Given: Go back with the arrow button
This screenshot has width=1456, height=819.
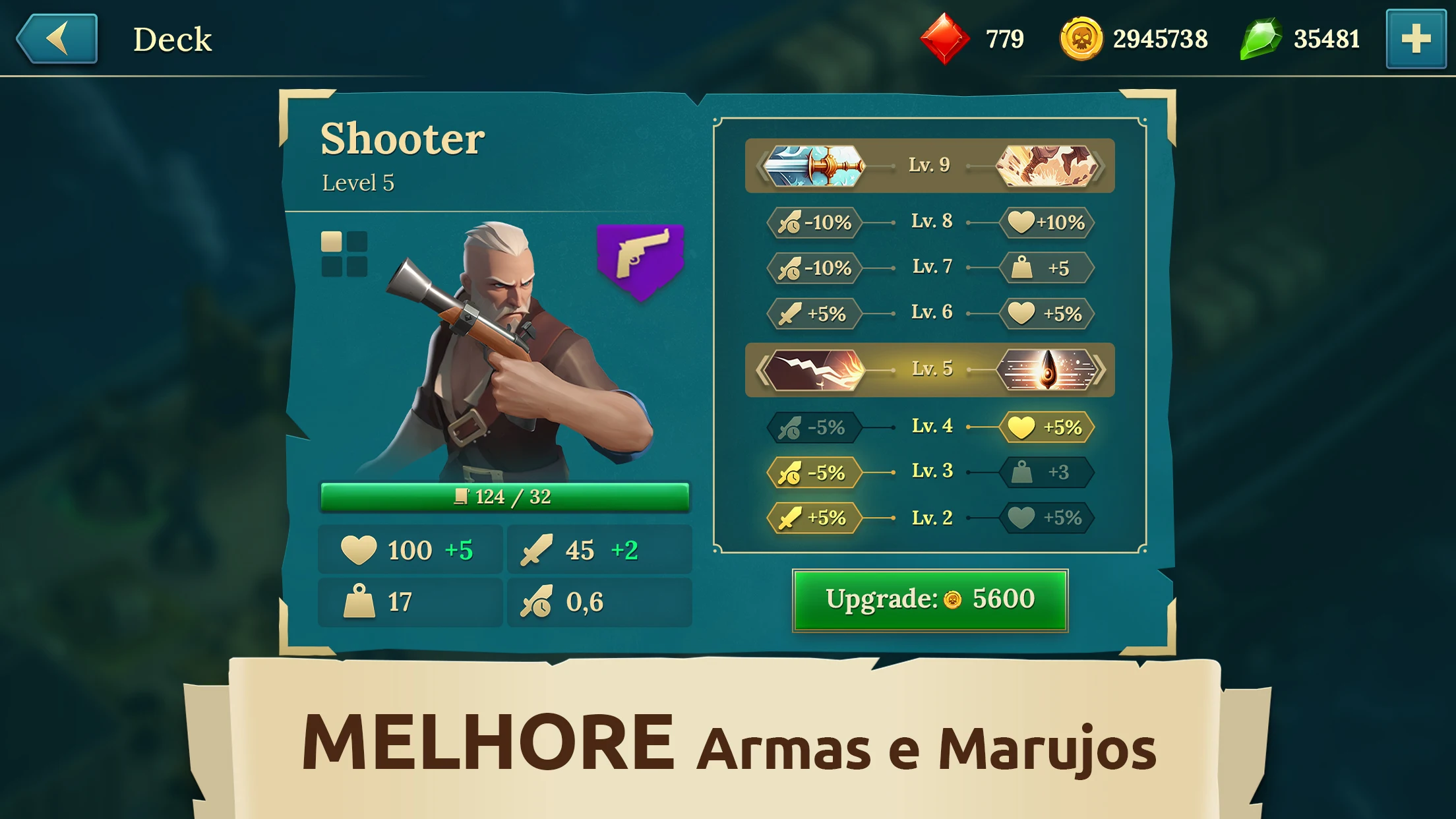Looking at the screenshot, I should tap(57, 39).
